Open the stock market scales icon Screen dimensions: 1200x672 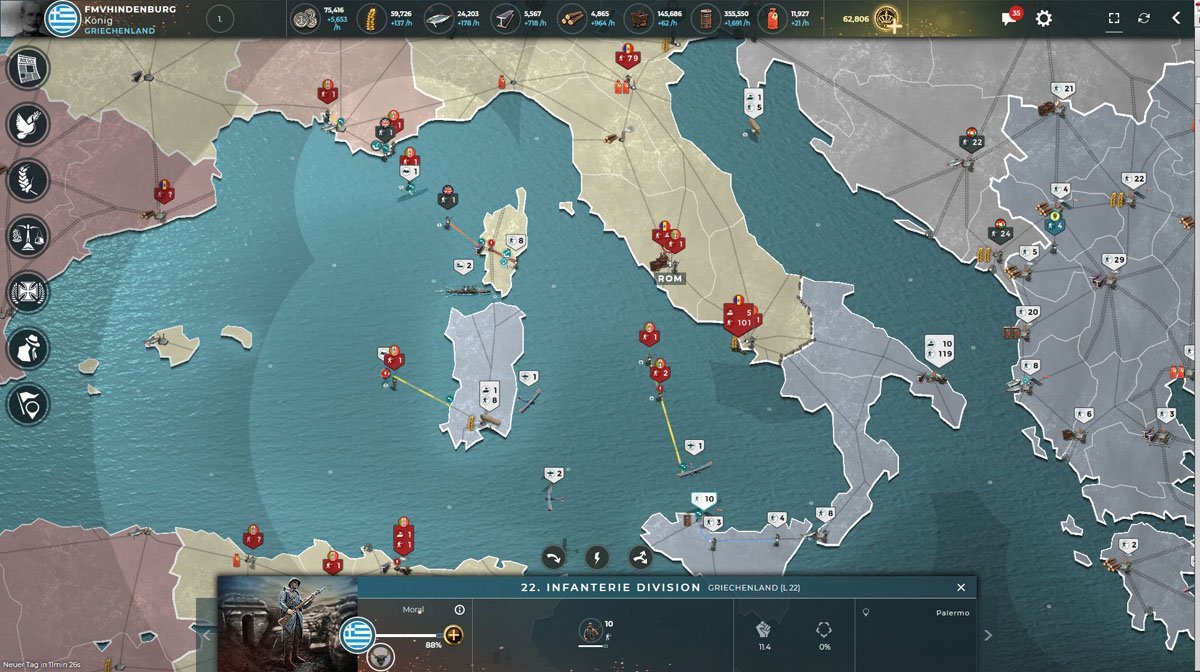[28, 237]
